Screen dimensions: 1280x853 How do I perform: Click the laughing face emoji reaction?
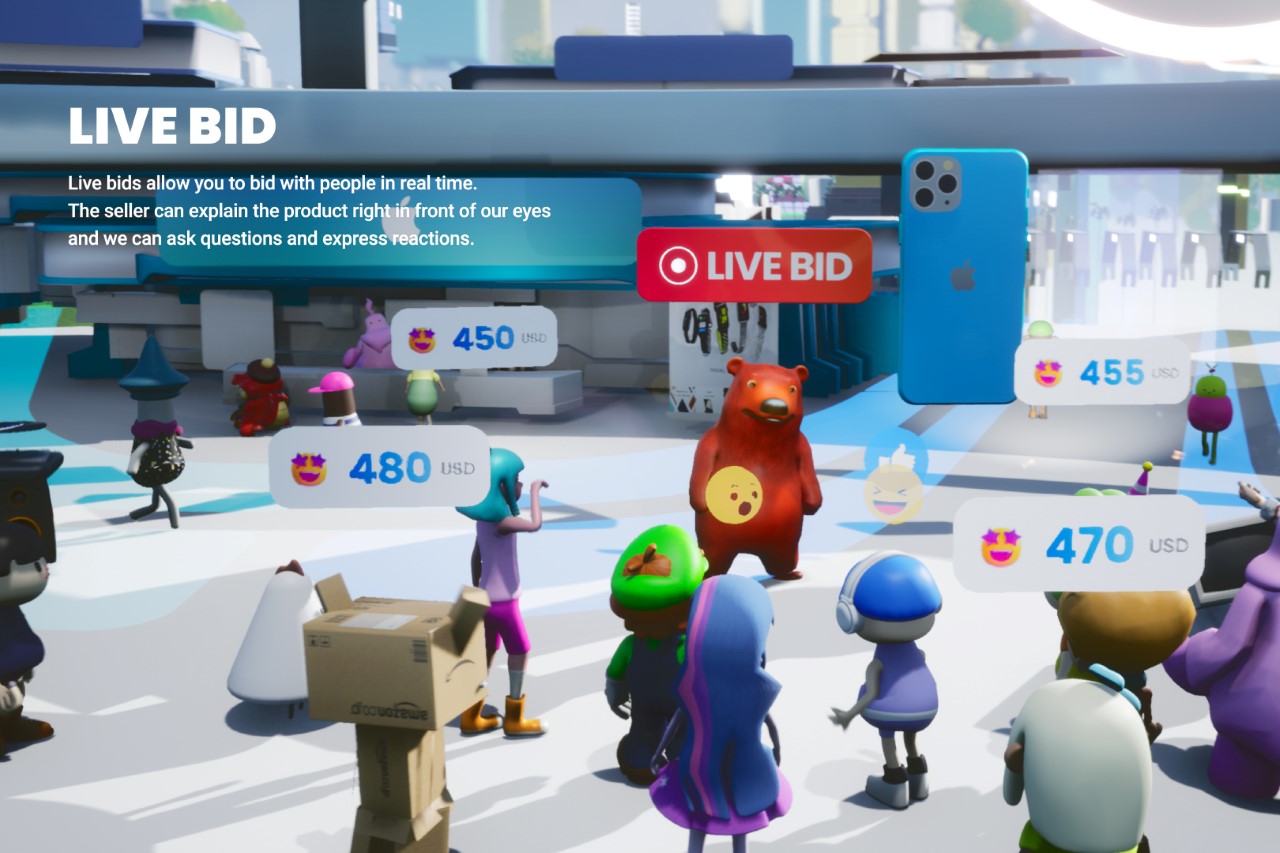[893, 494]
